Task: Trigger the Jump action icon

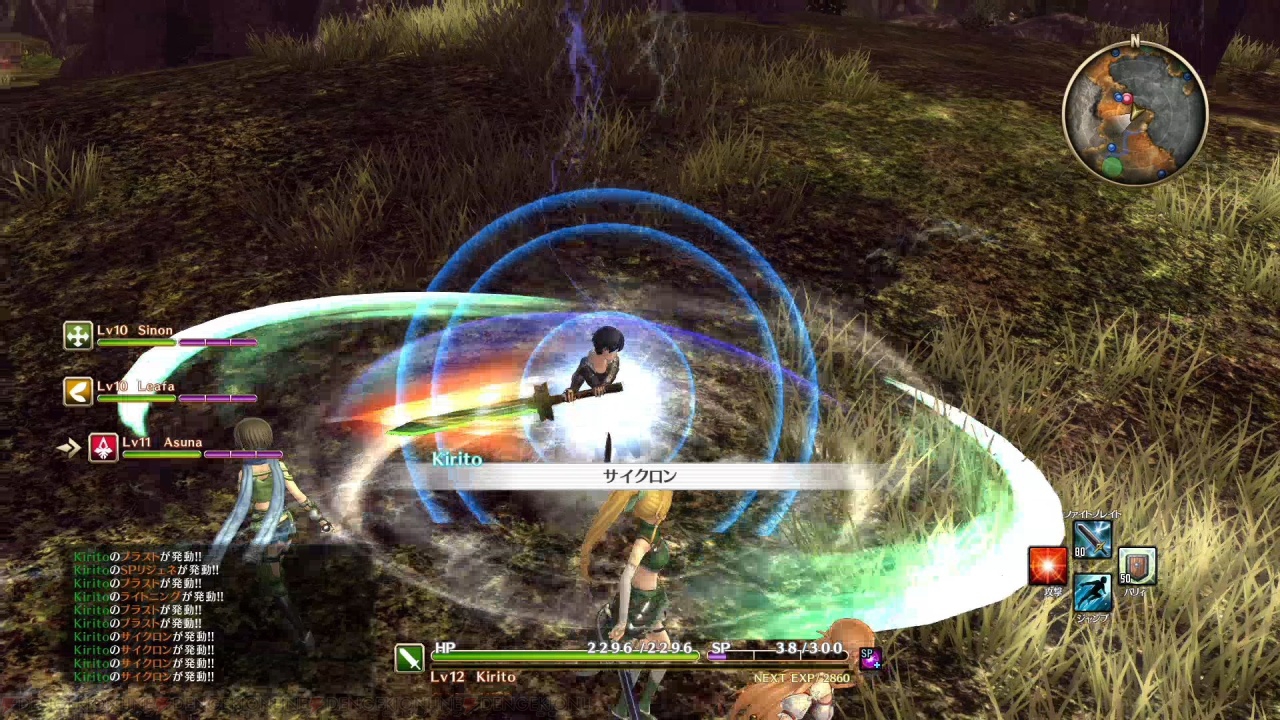Action: pyautogui.click(x=1092, y=592)
